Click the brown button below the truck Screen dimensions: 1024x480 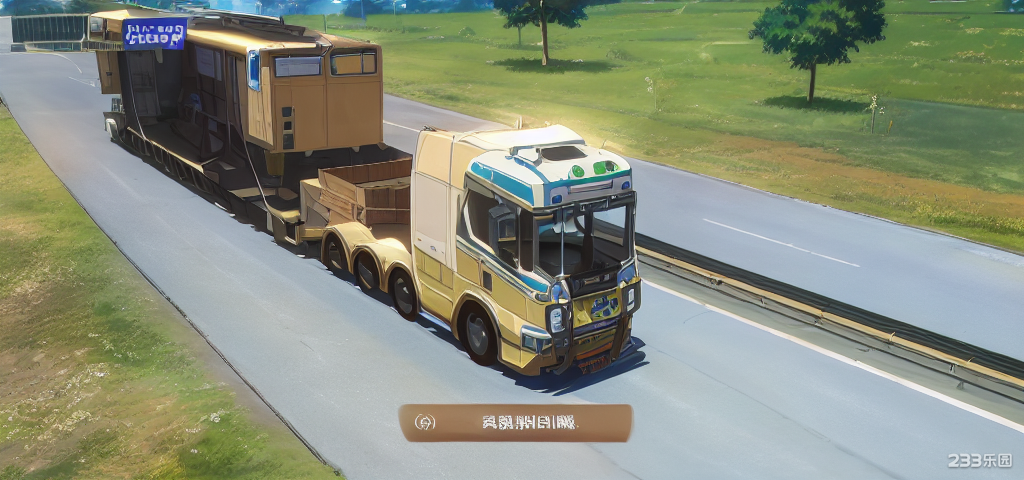(515, 422)
